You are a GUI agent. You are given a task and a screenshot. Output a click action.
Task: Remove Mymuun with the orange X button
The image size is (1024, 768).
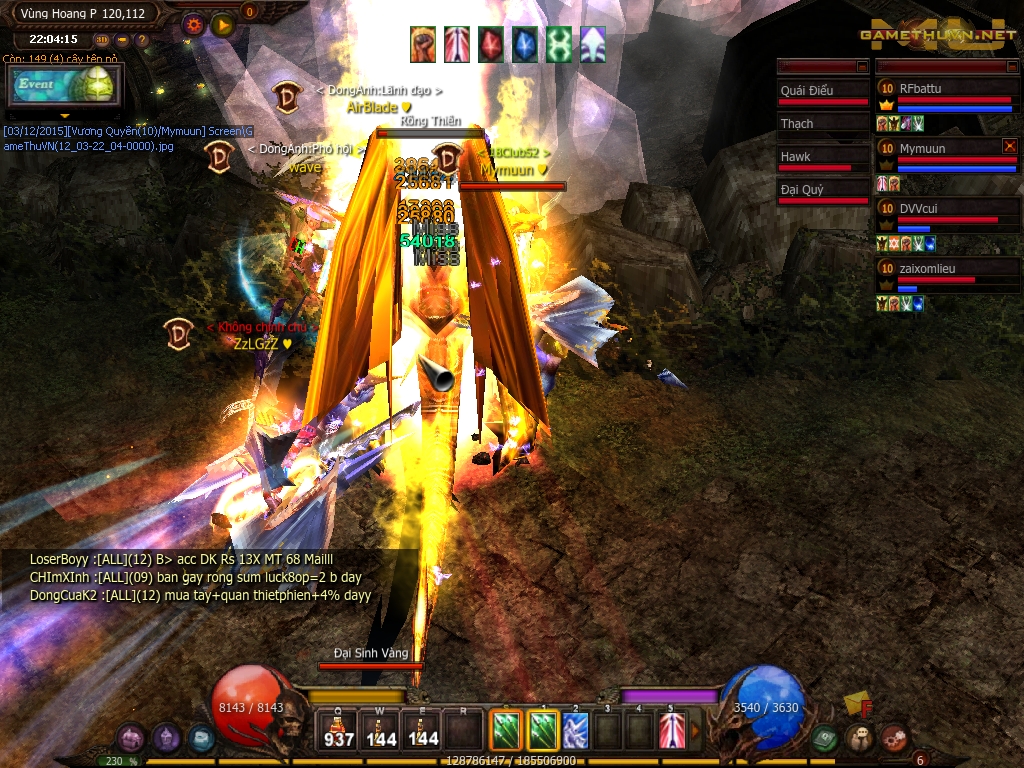pyautogui.click(x=1009, y=146)
